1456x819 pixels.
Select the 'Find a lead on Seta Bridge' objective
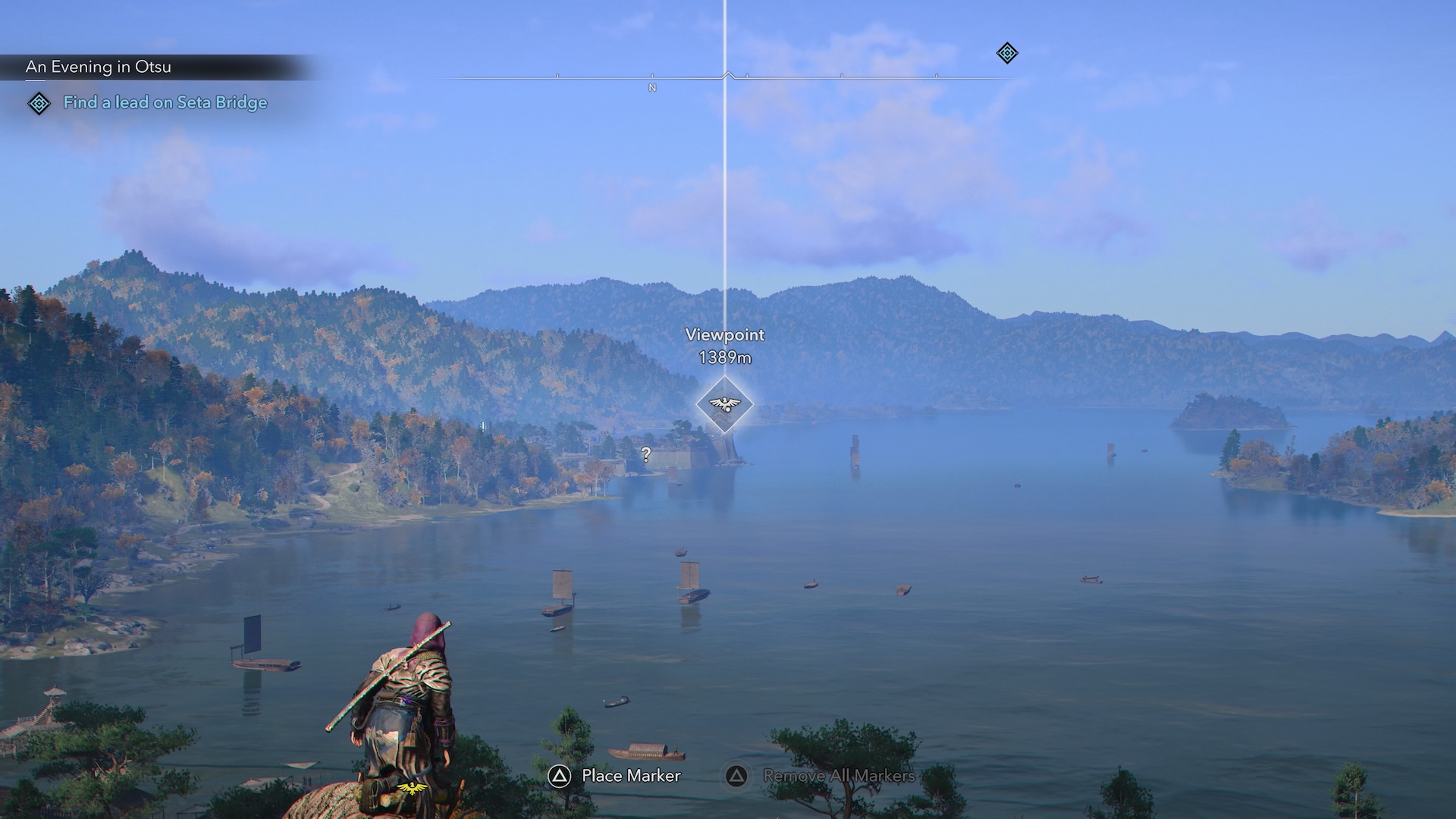165,102
